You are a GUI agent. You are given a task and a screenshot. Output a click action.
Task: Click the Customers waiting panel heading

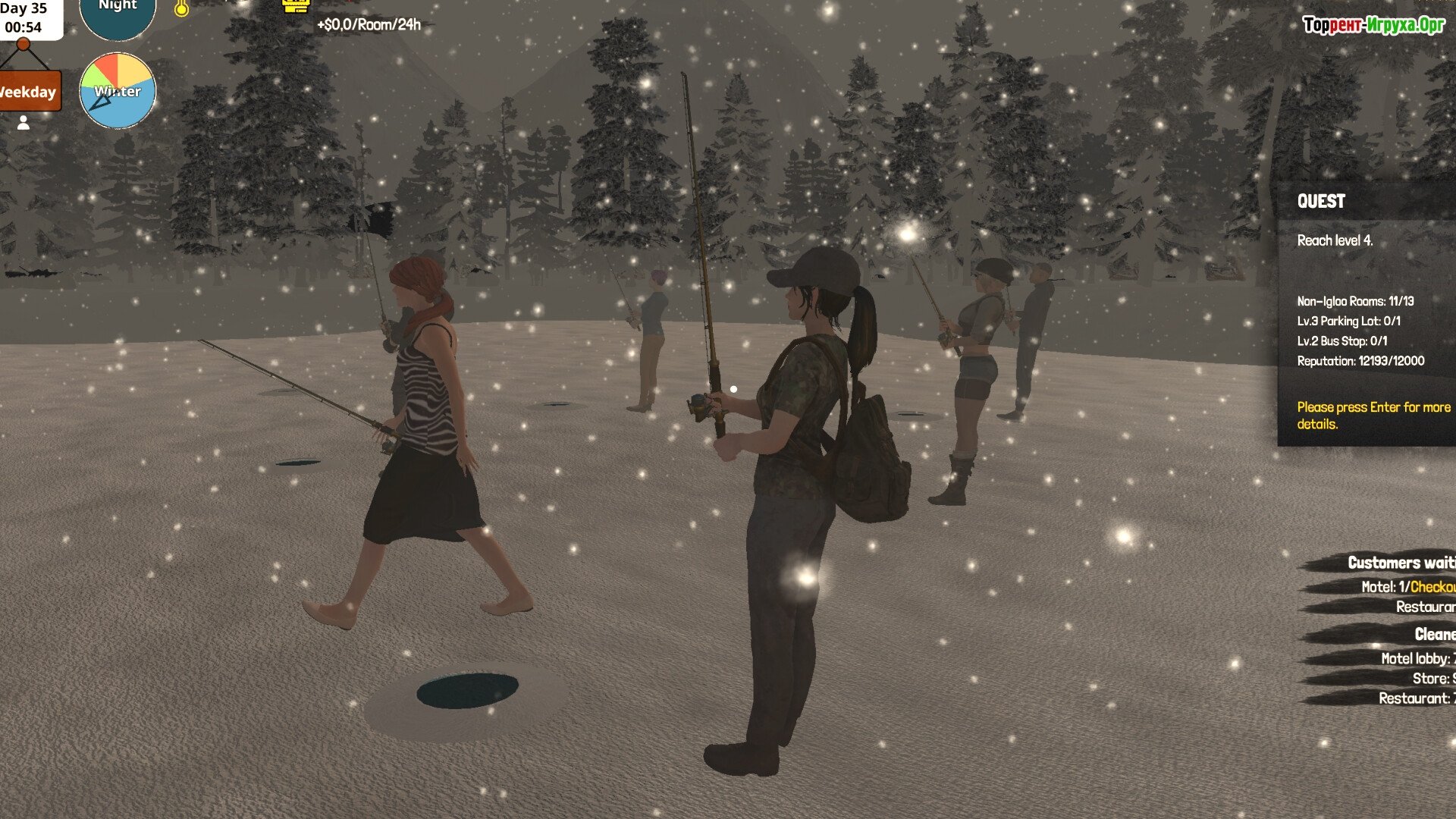pyautogui.click(x=1400, y=563)
